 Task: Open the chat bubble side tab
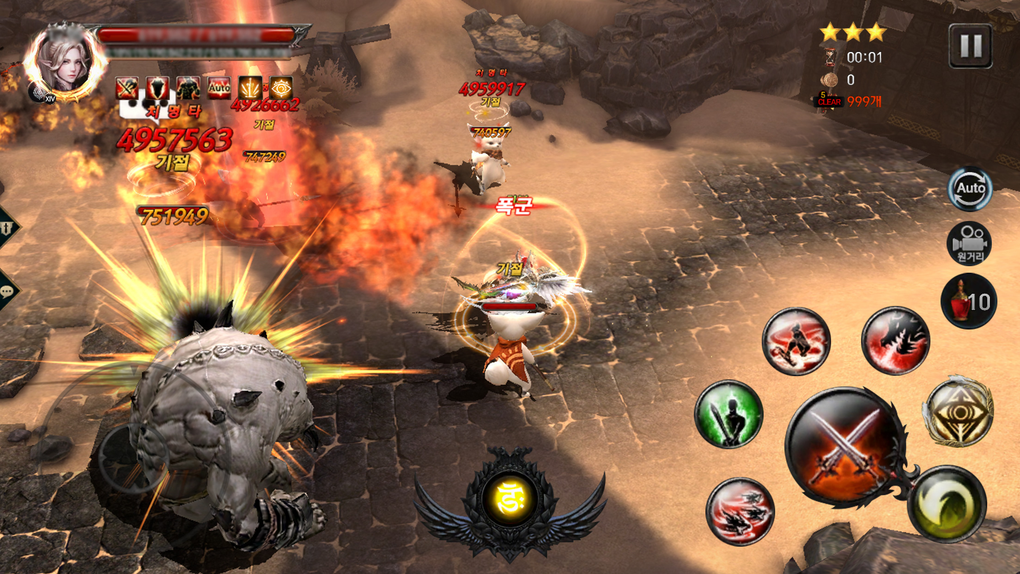(8, 290)
